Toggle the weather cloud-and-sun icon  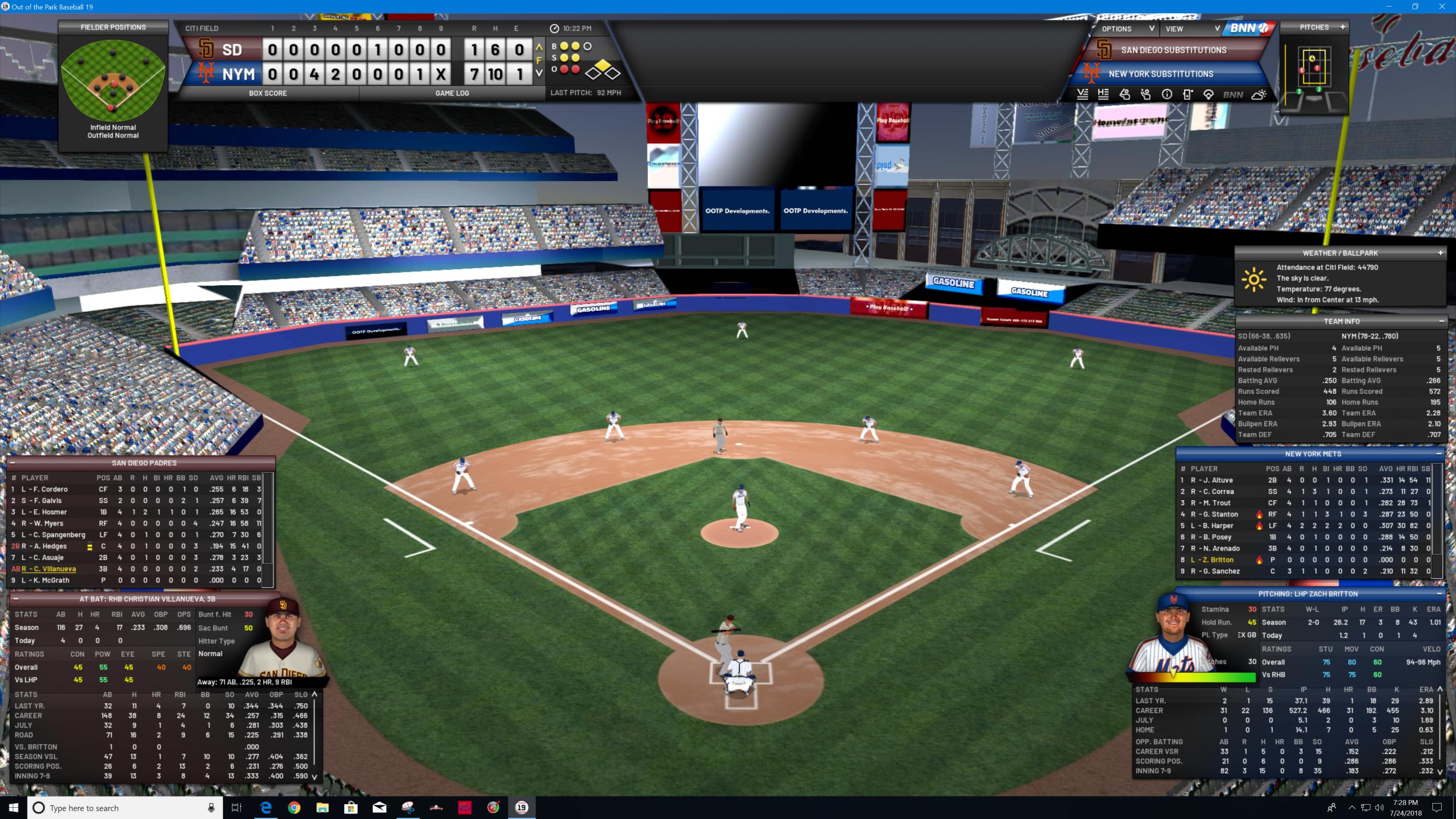point(1259,95)
